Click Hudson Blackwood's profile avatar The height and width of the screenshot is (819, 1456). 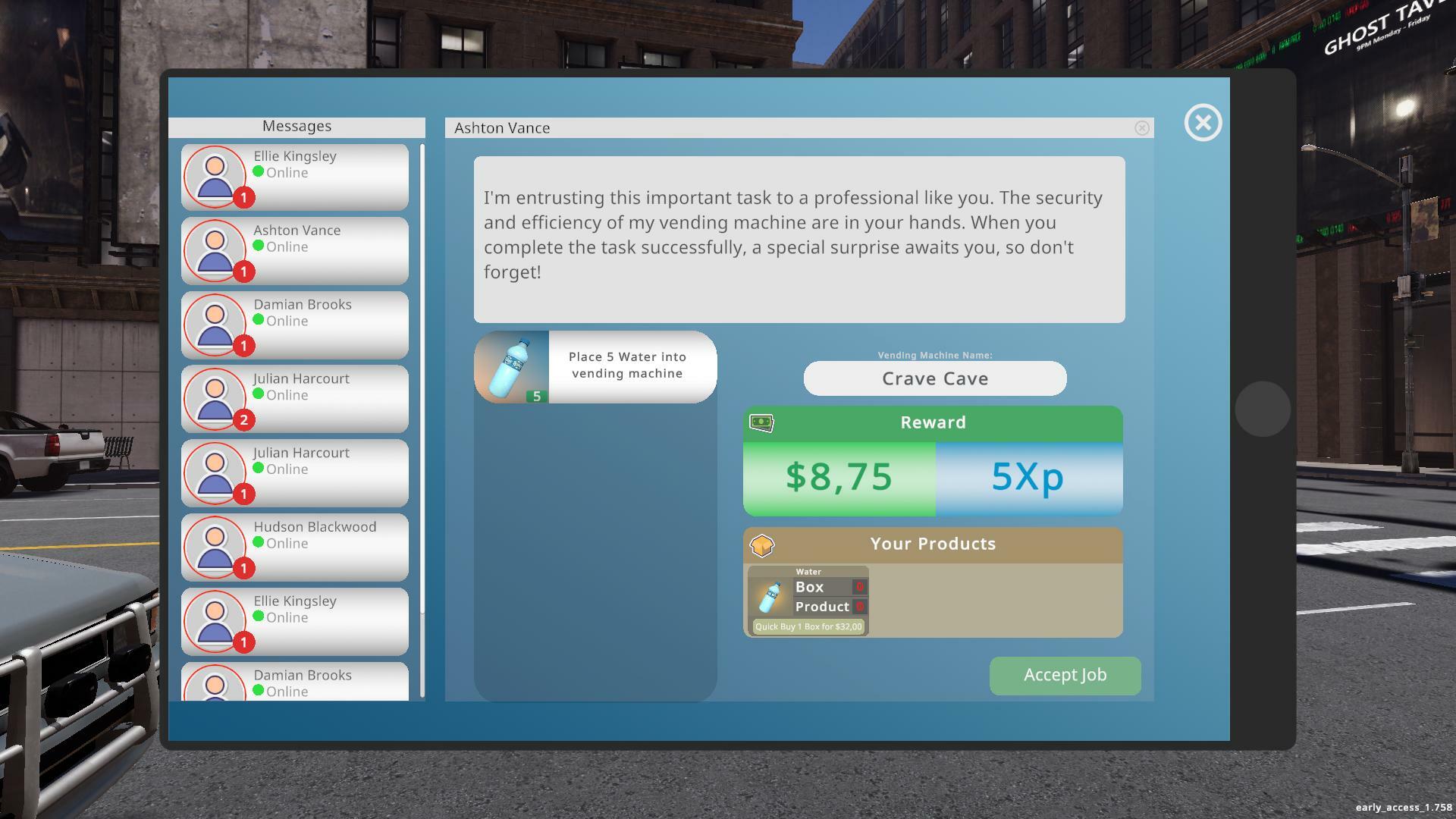(215, 547)
